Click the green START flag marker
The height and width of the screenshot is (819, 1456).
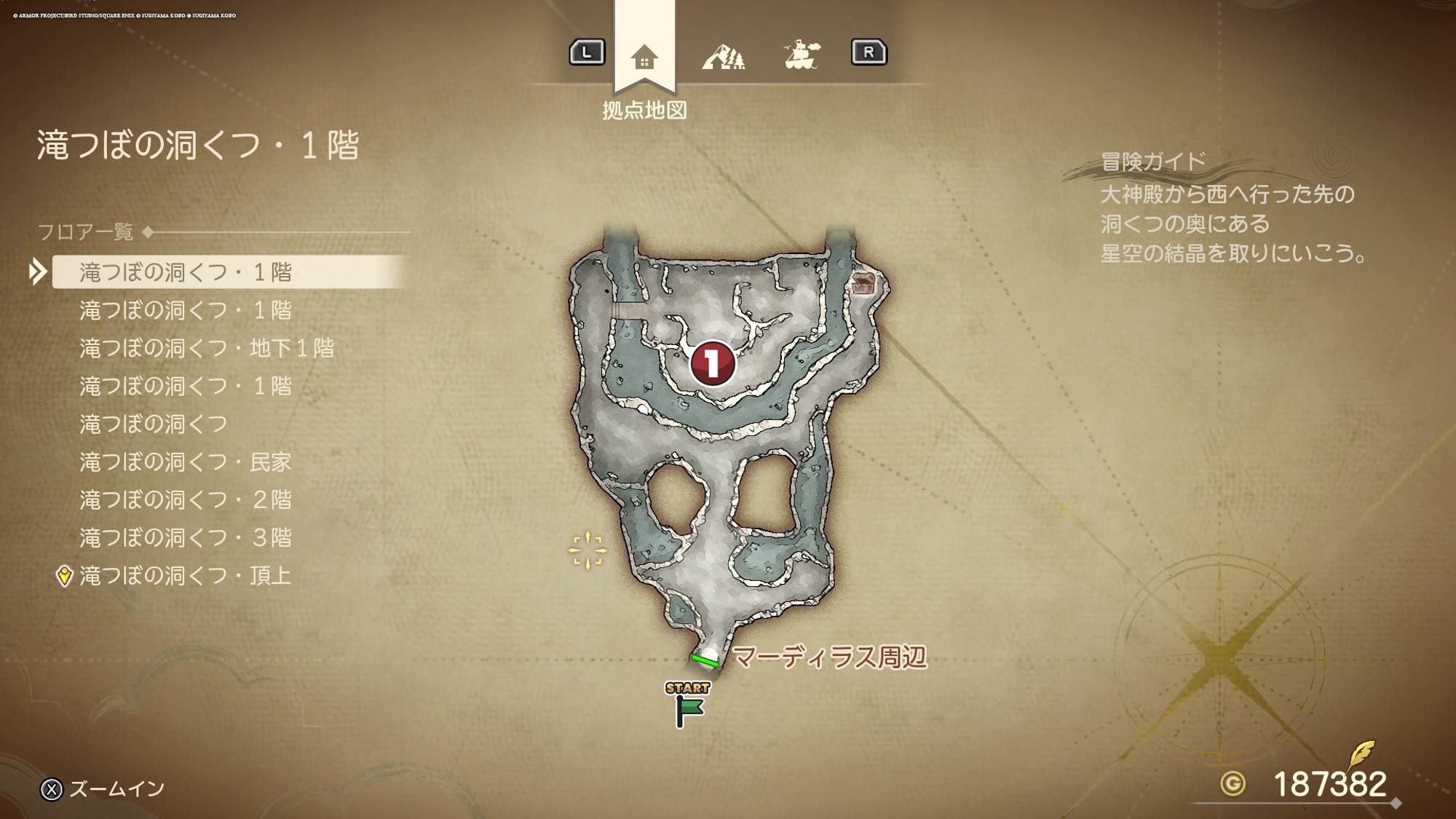click(687, 706)
